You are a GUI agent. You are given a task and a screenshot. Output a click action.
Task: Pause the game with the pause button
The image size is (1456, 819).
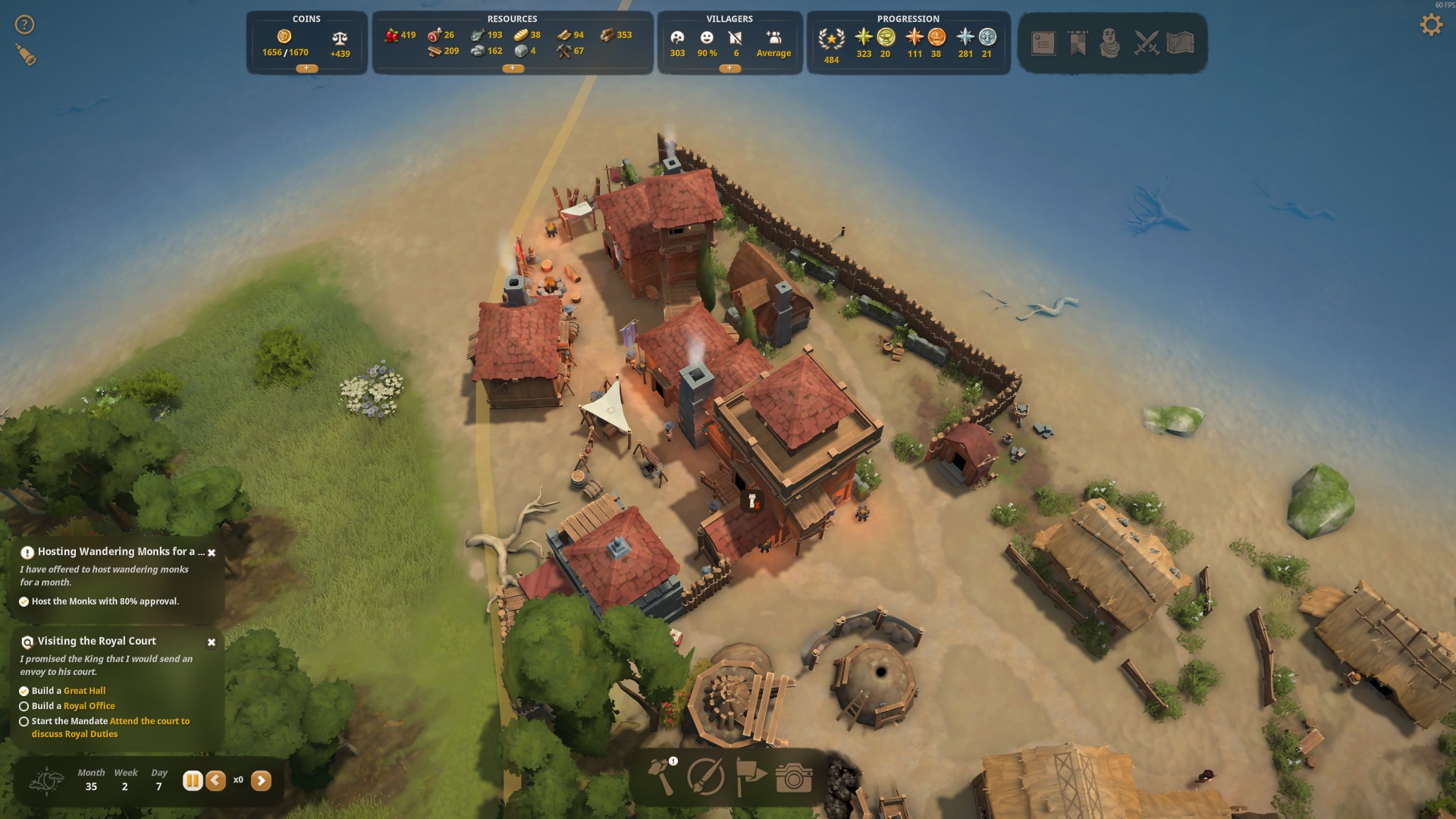[193, 780]
